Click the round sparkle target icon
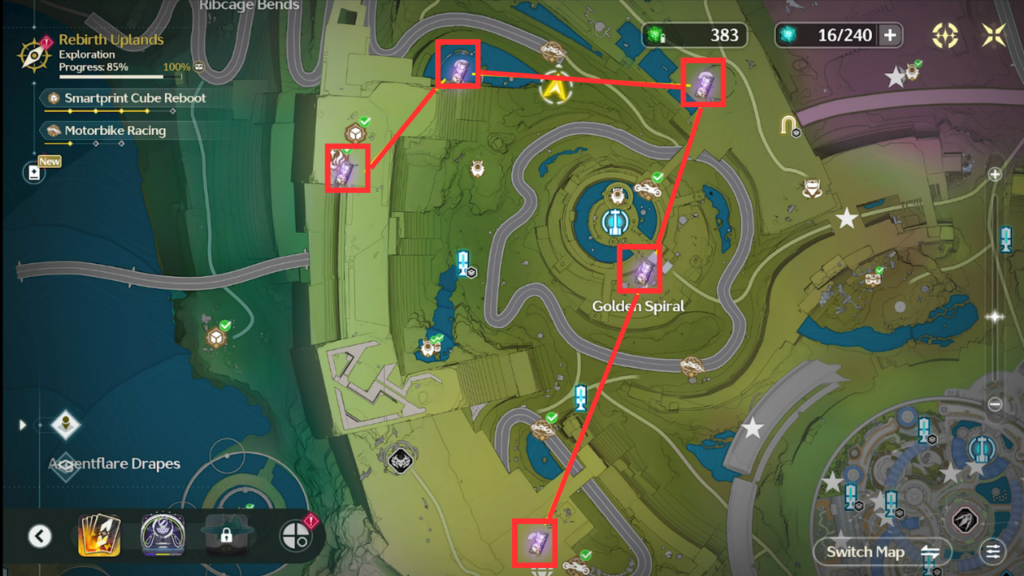Image resolution: width=1024 pixels, height=576 pixels. 945,36
